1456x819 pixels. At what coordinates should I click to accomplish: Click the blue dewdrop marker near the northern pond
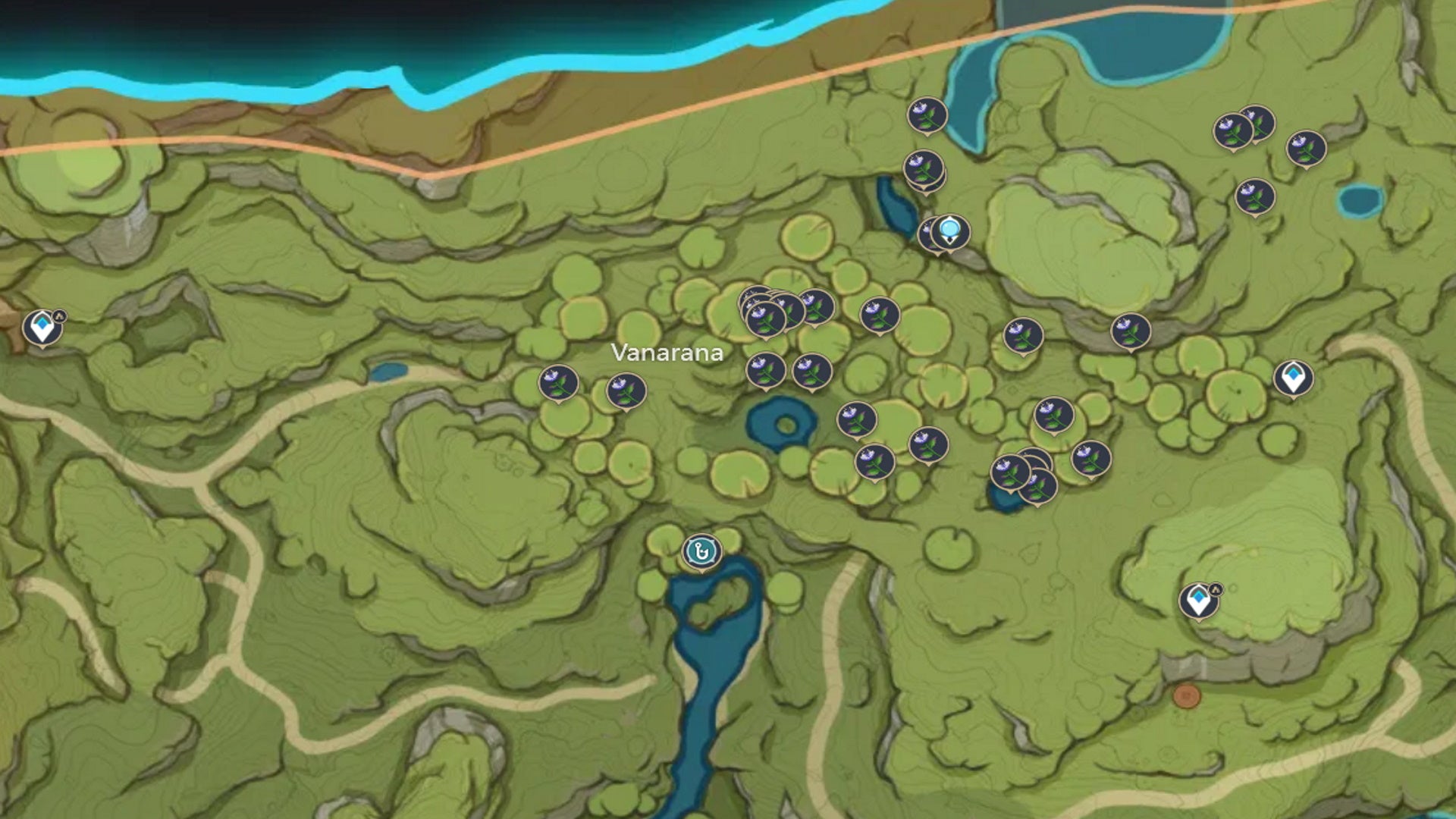(952, 234)
